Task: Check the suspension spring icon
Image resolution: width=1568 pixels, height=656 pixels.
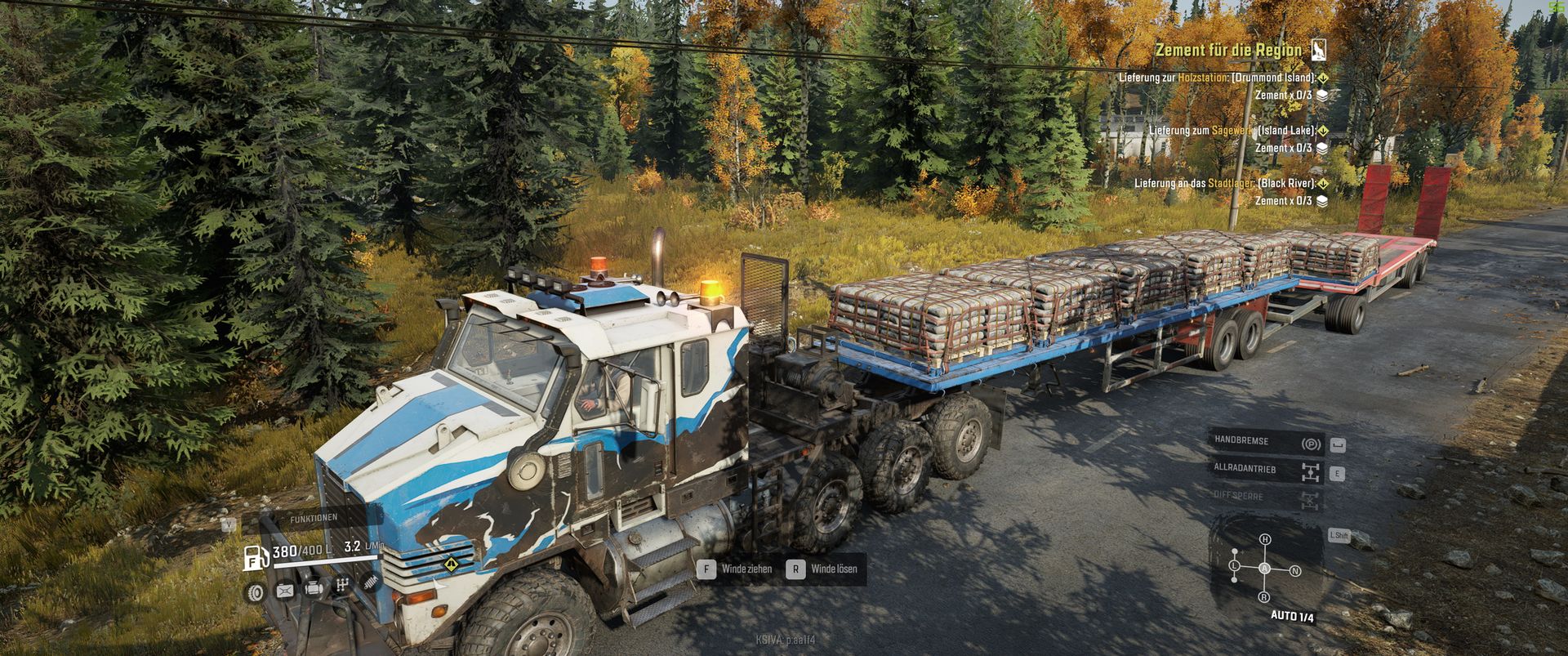Action: coord(370,583)
